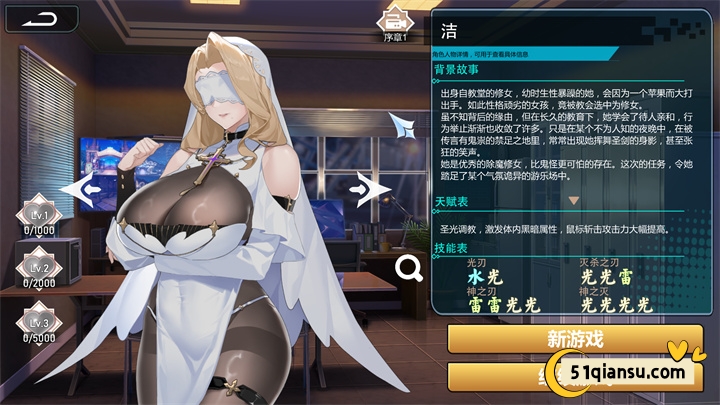Open the 序章1 chapter icon
The image size is (720, 405).
click(x=398, y=22)
